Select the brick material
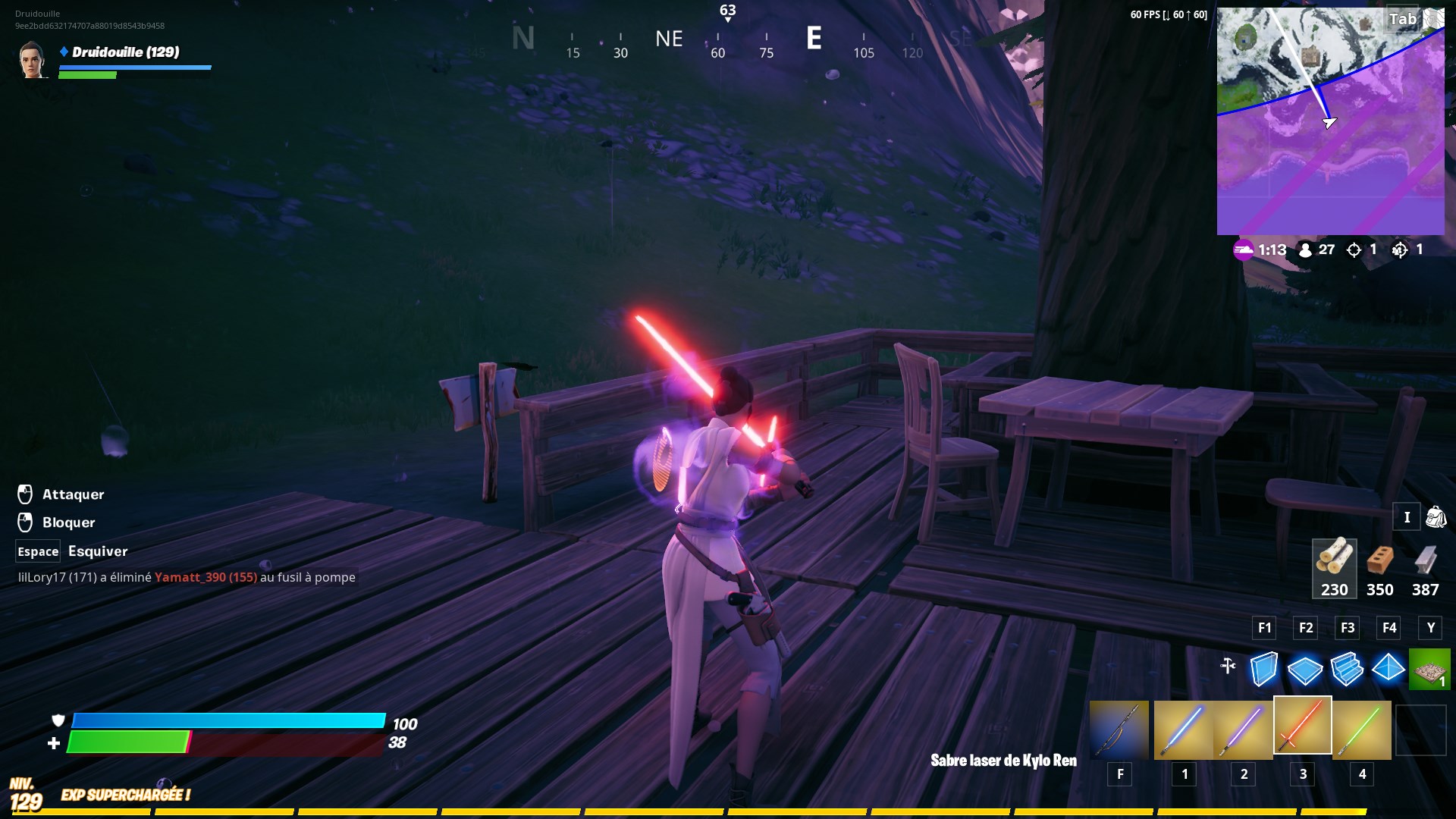1456x819 pixels. point(1379,568)
